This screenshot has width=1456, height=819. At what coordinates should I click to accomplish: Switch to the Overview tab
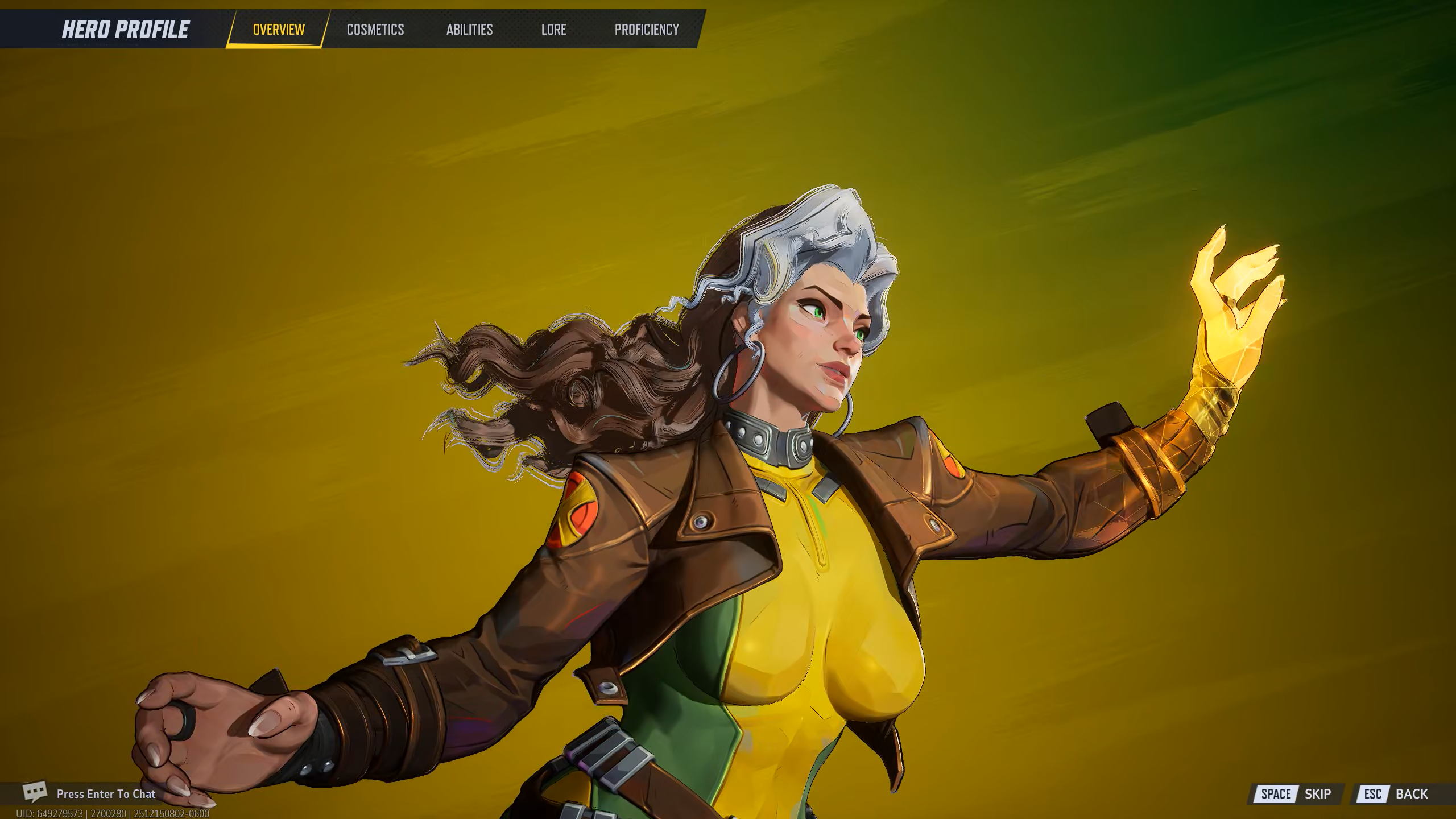coord(279,30)
